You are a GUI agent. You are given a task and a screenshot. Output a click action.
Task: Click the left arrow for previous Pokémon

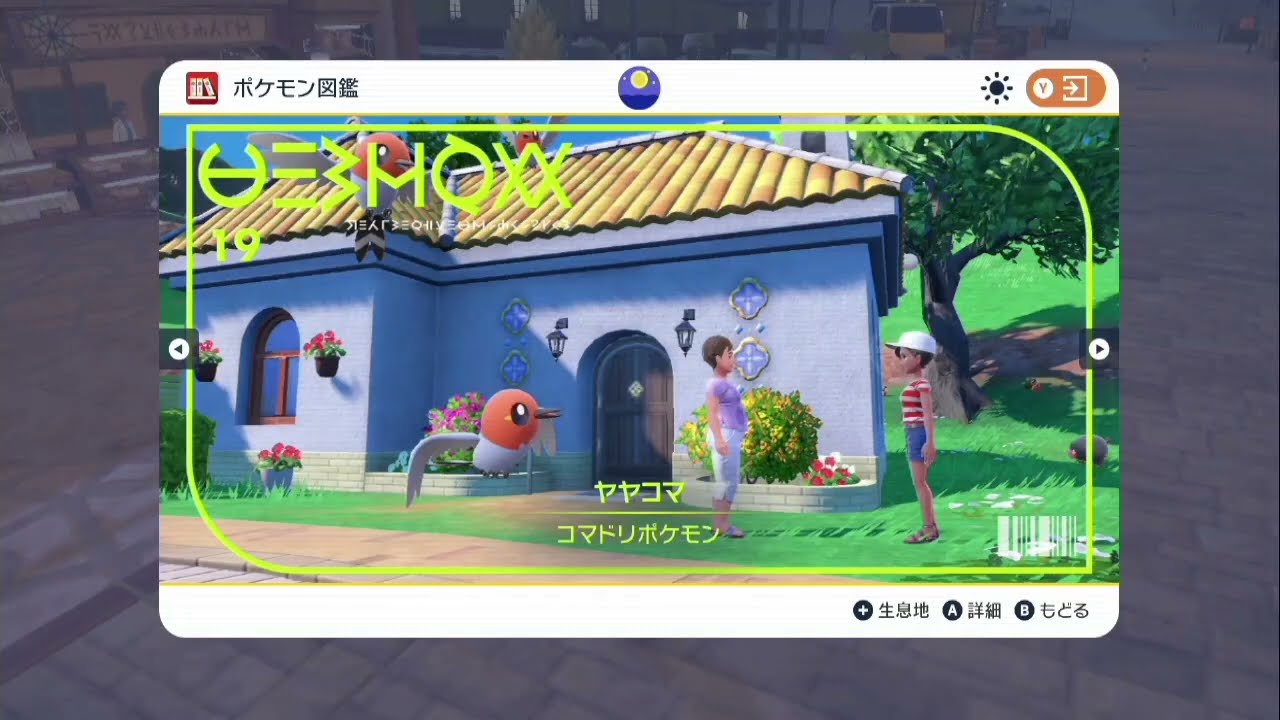(x=180, y=349)
